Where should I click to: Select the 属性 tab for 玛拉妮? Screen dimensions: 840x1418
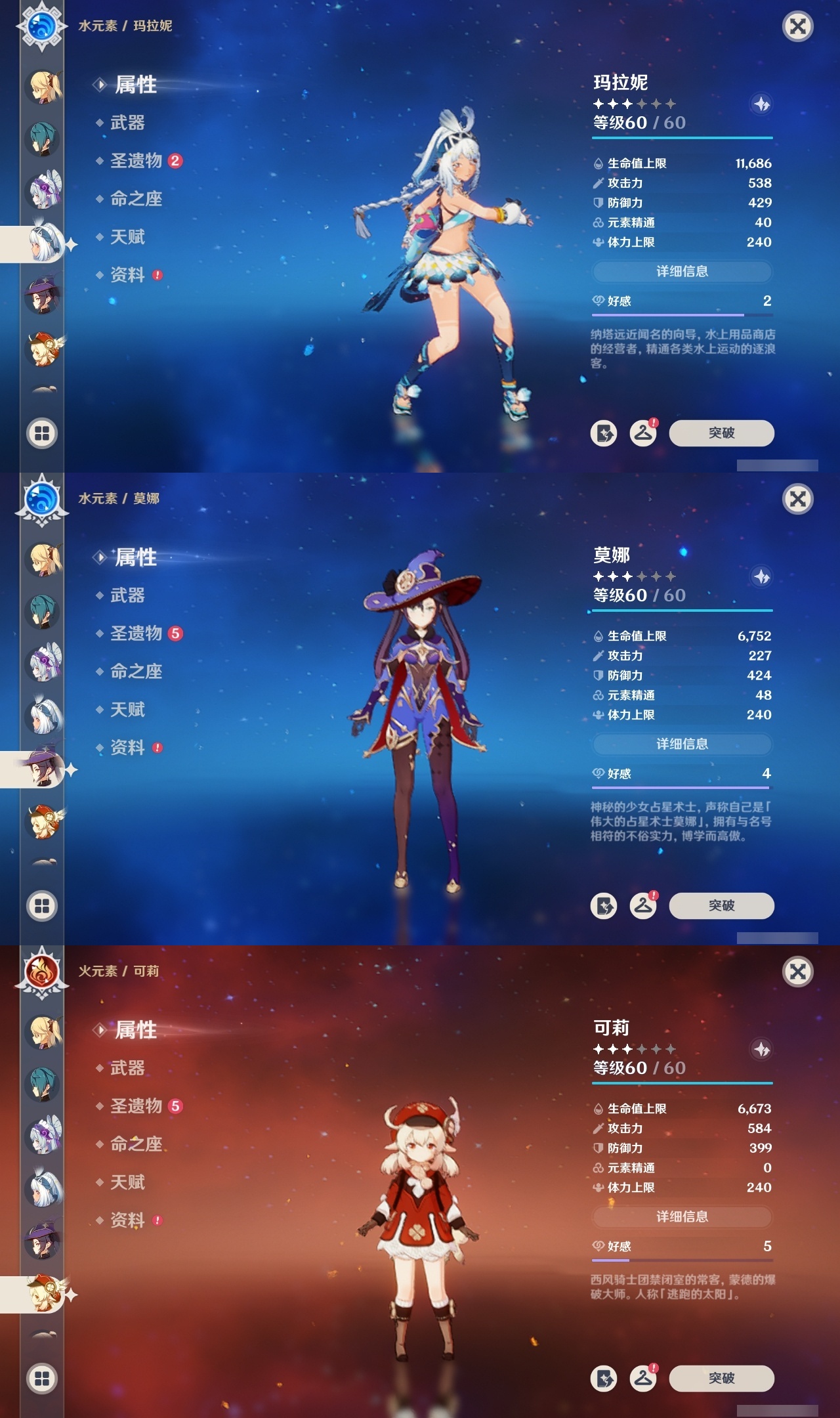134,85
